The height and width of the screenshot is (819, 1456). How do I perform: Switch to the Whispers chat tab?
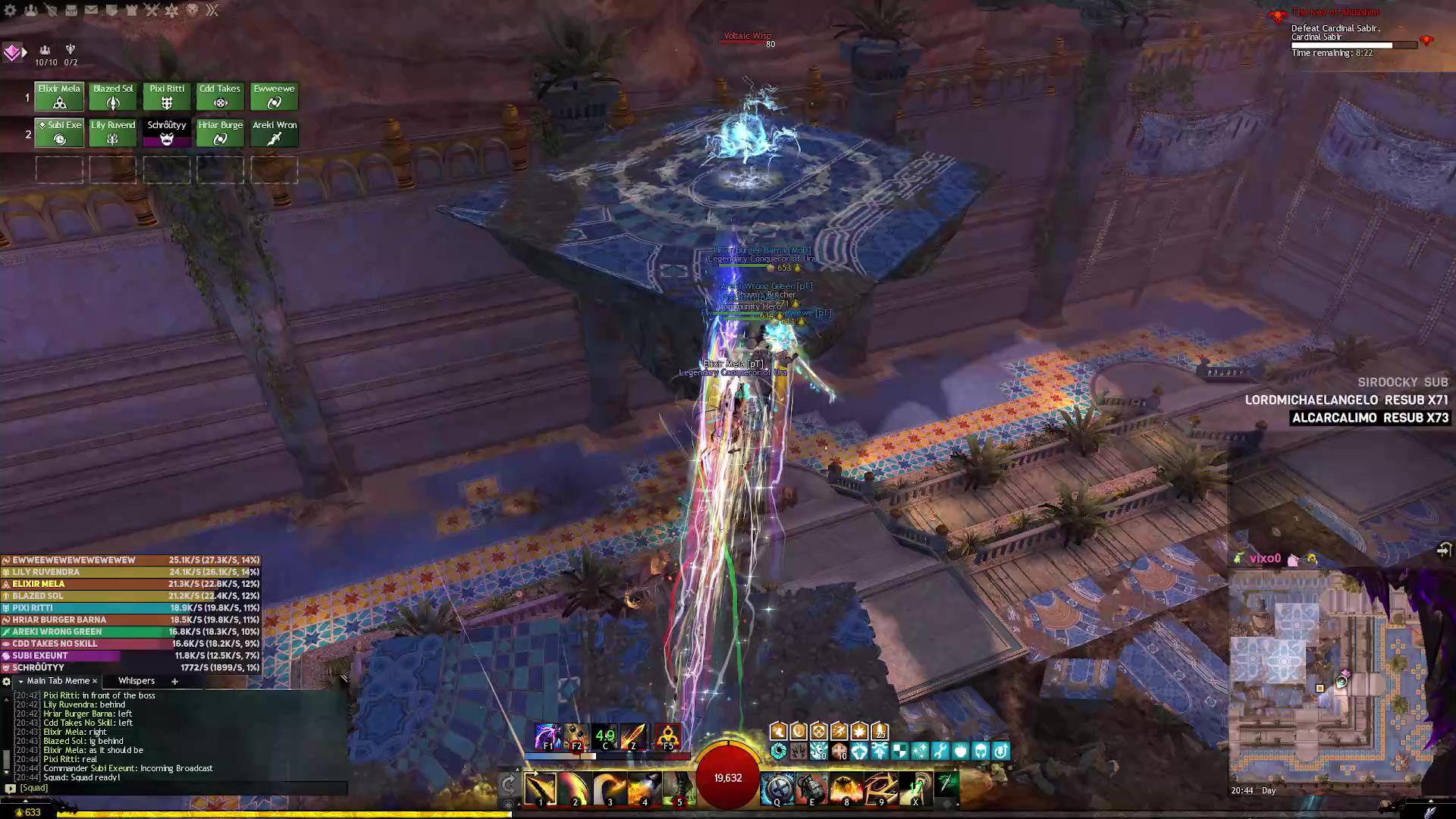pos(136,681)
